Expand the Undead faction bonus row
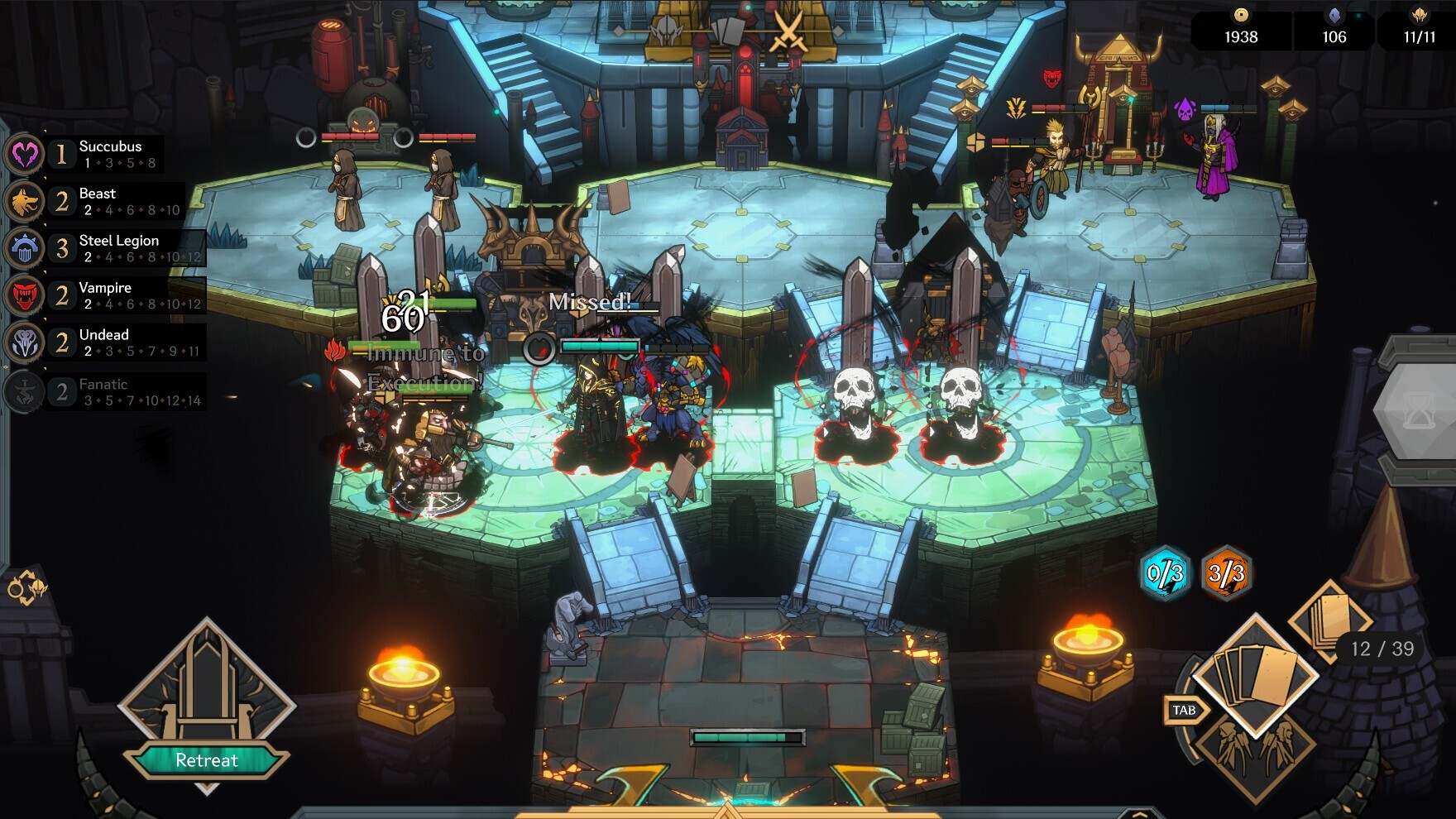The width and height of the screenshot is (1456, 819). pyautogui.click(x=116, y=342)
